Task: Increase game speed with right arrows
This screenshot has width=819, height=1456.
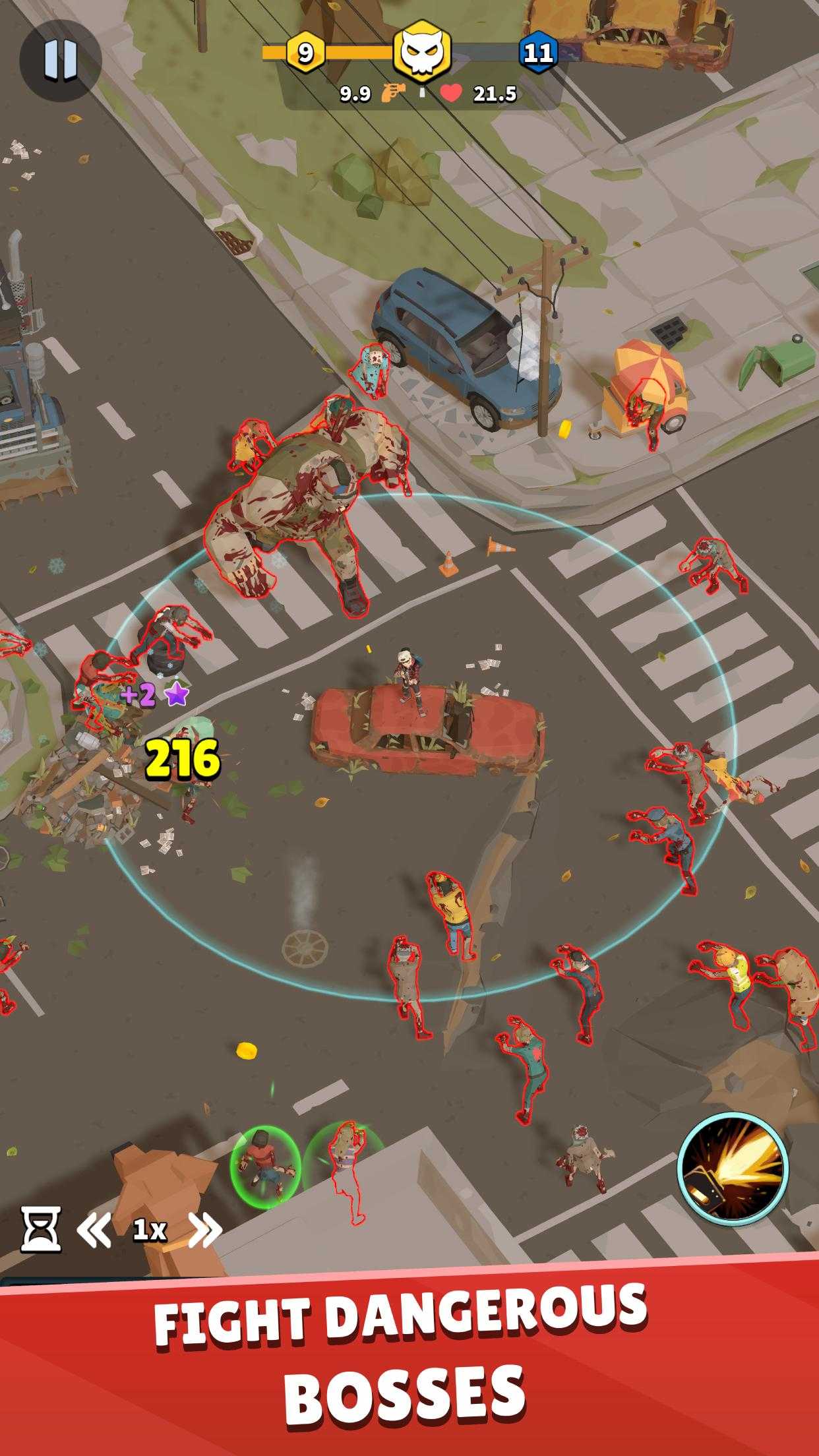Action: (x=205, y=1229)
